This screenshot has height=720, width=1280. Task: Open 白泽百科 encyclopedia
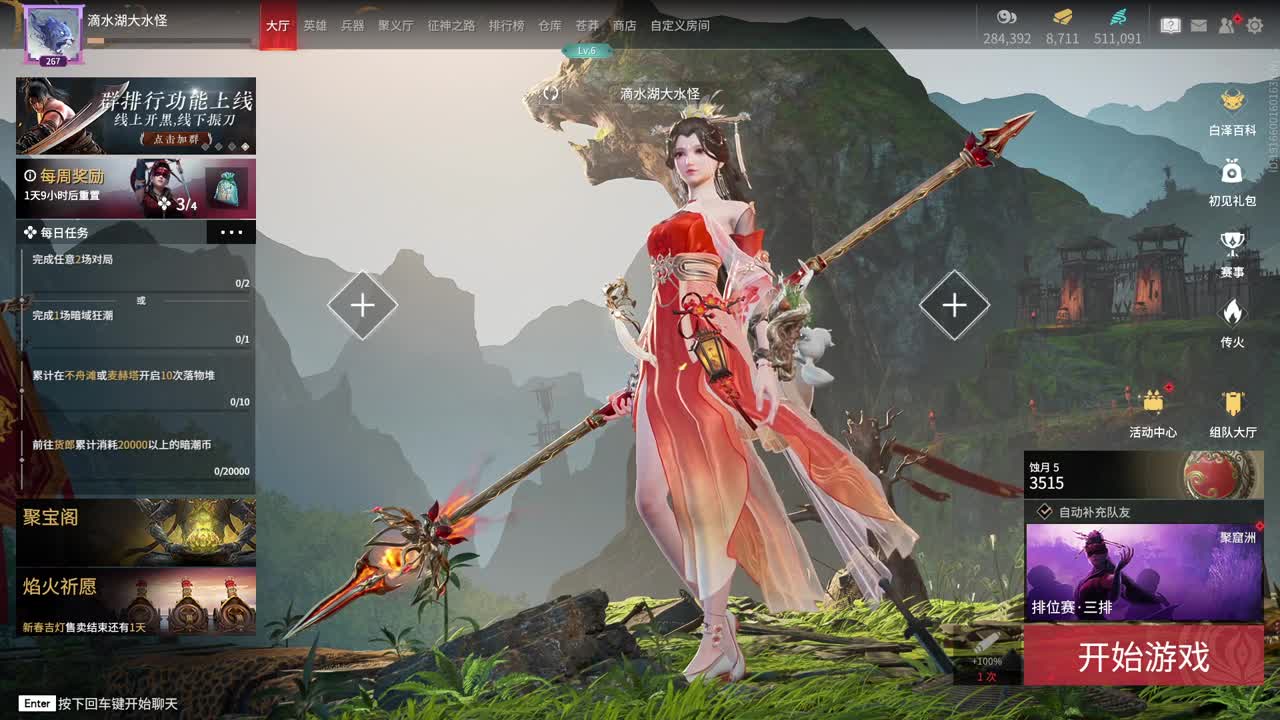[x=1232, y=112]
